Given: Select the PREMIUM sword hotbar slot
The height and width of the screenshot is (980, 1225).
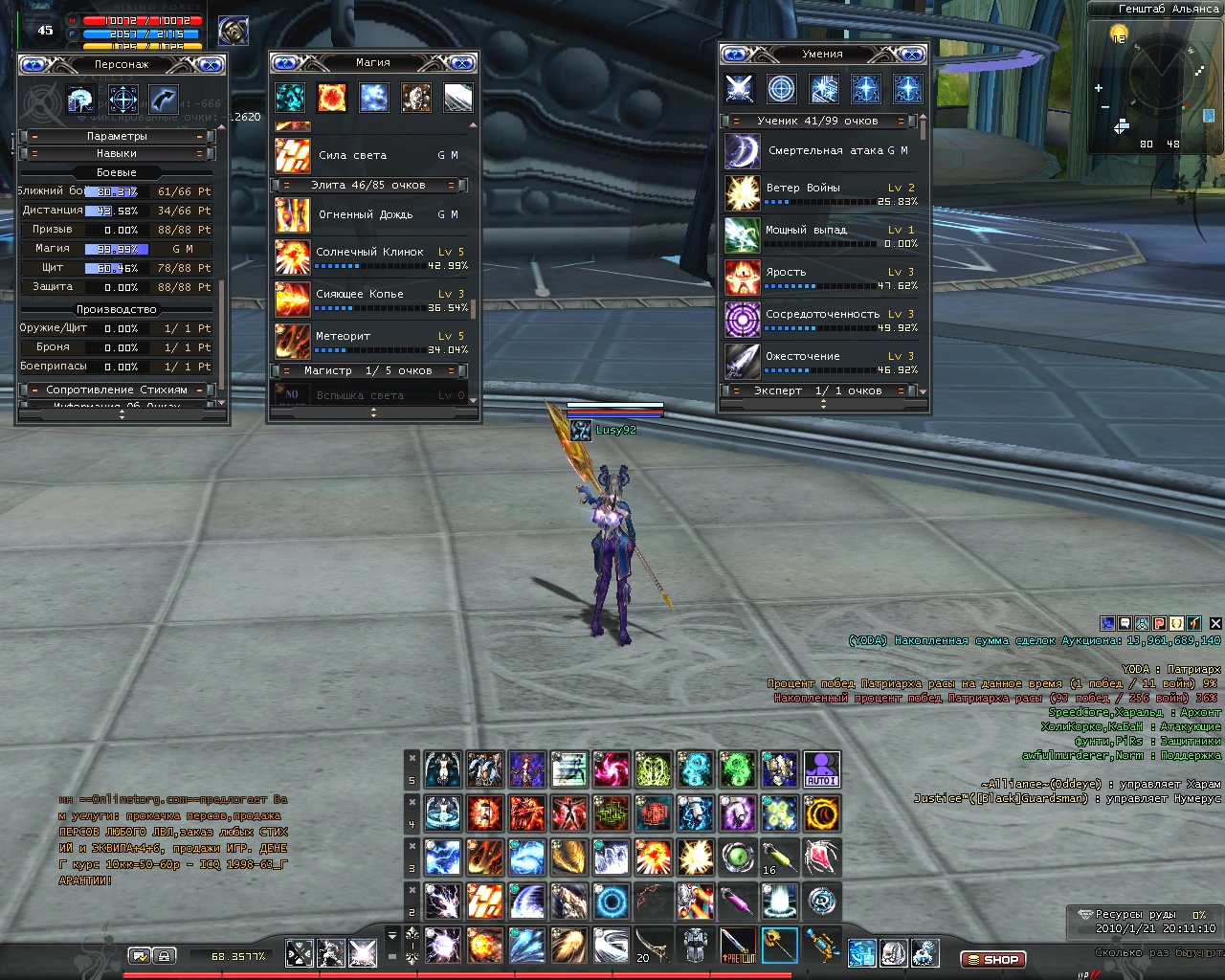Looking at the screenshot, I should tap(738, 946).
